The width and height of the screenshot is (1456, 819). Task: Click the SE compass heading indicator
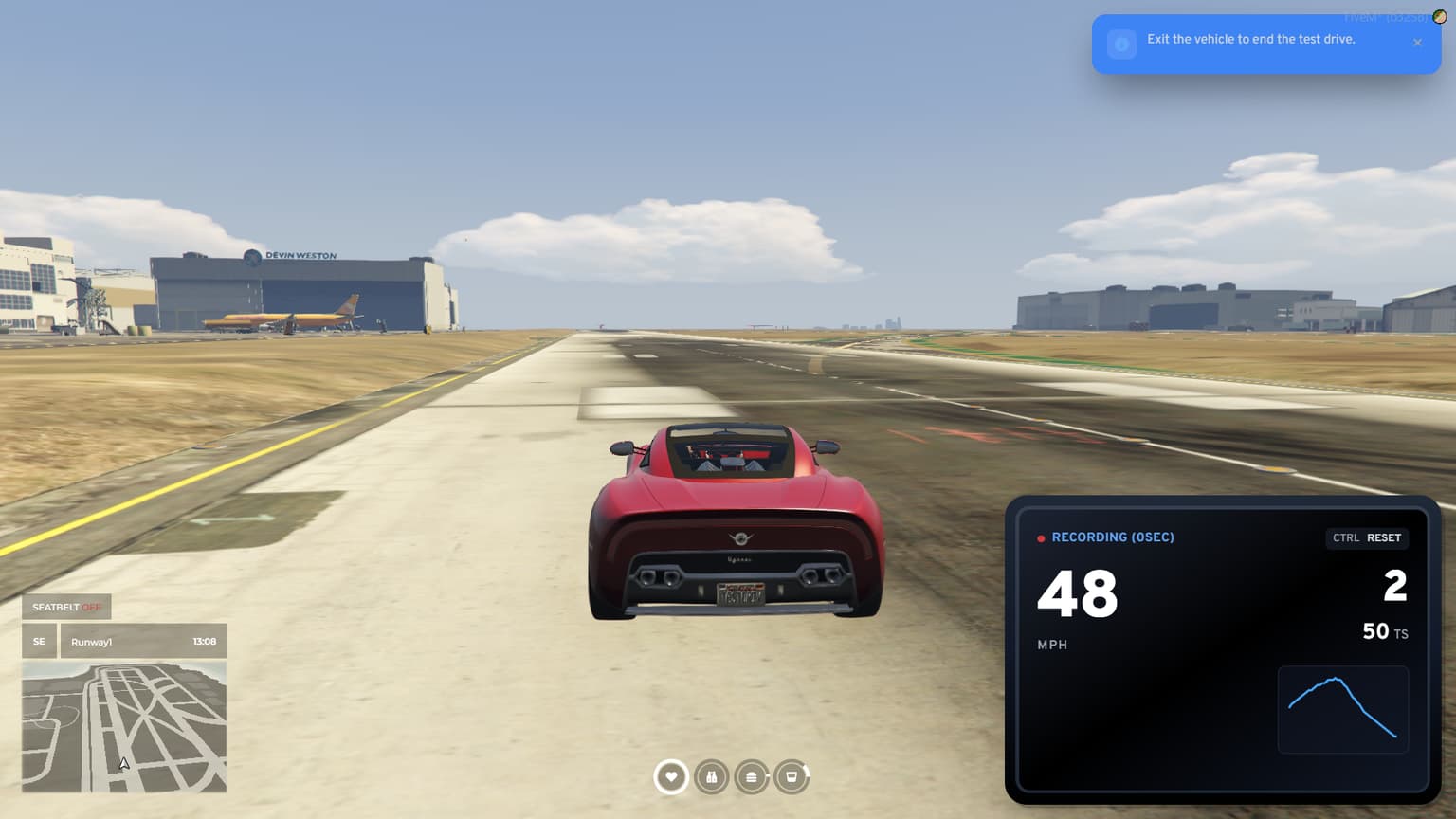pos(38,641)
